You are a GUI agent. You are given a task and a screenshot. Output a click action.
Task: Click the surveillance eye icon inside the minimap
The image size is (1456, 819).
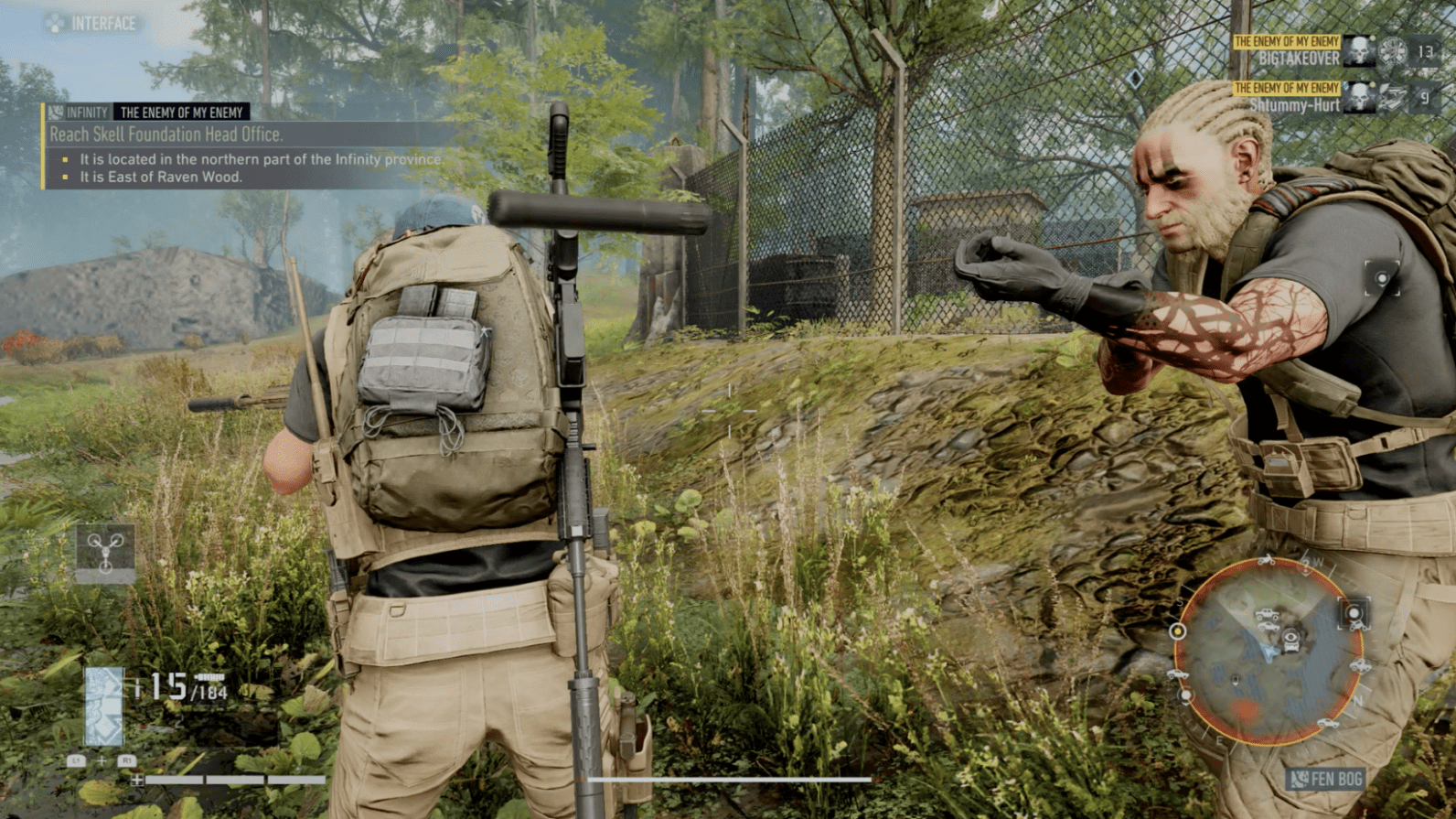1290,636
